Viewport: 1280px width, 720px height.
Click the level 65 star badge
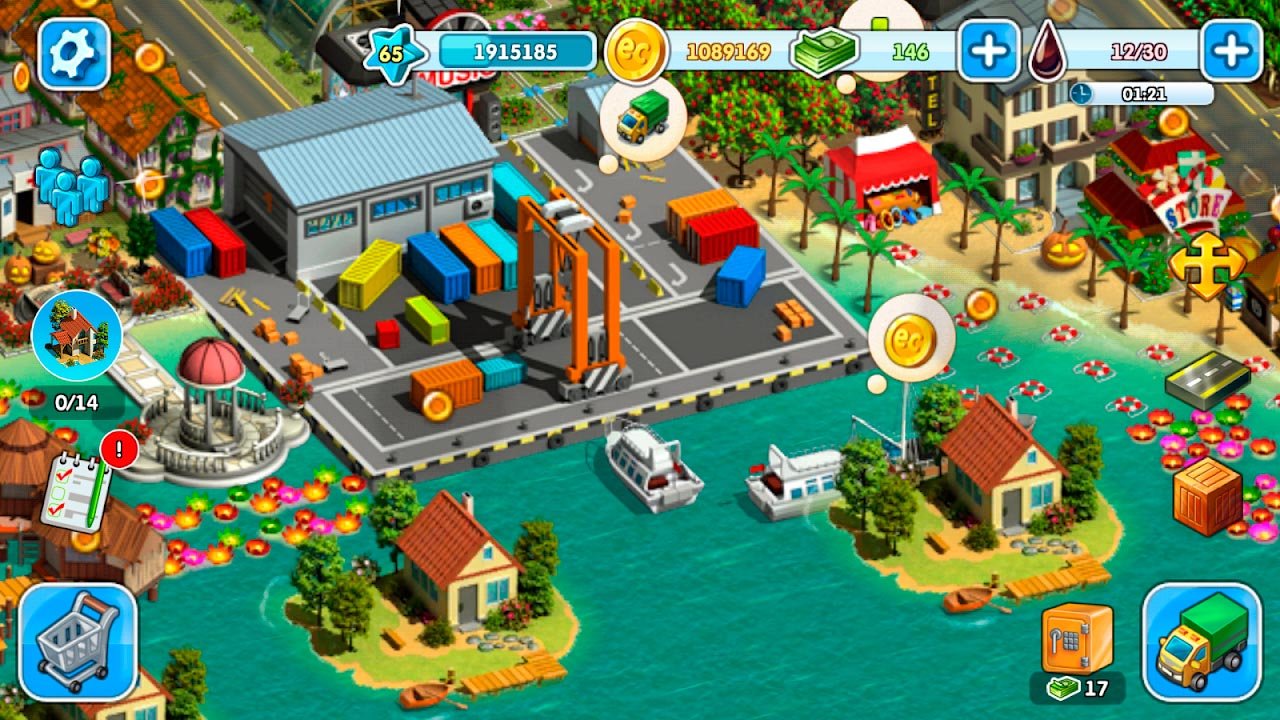tap(390, 53)
